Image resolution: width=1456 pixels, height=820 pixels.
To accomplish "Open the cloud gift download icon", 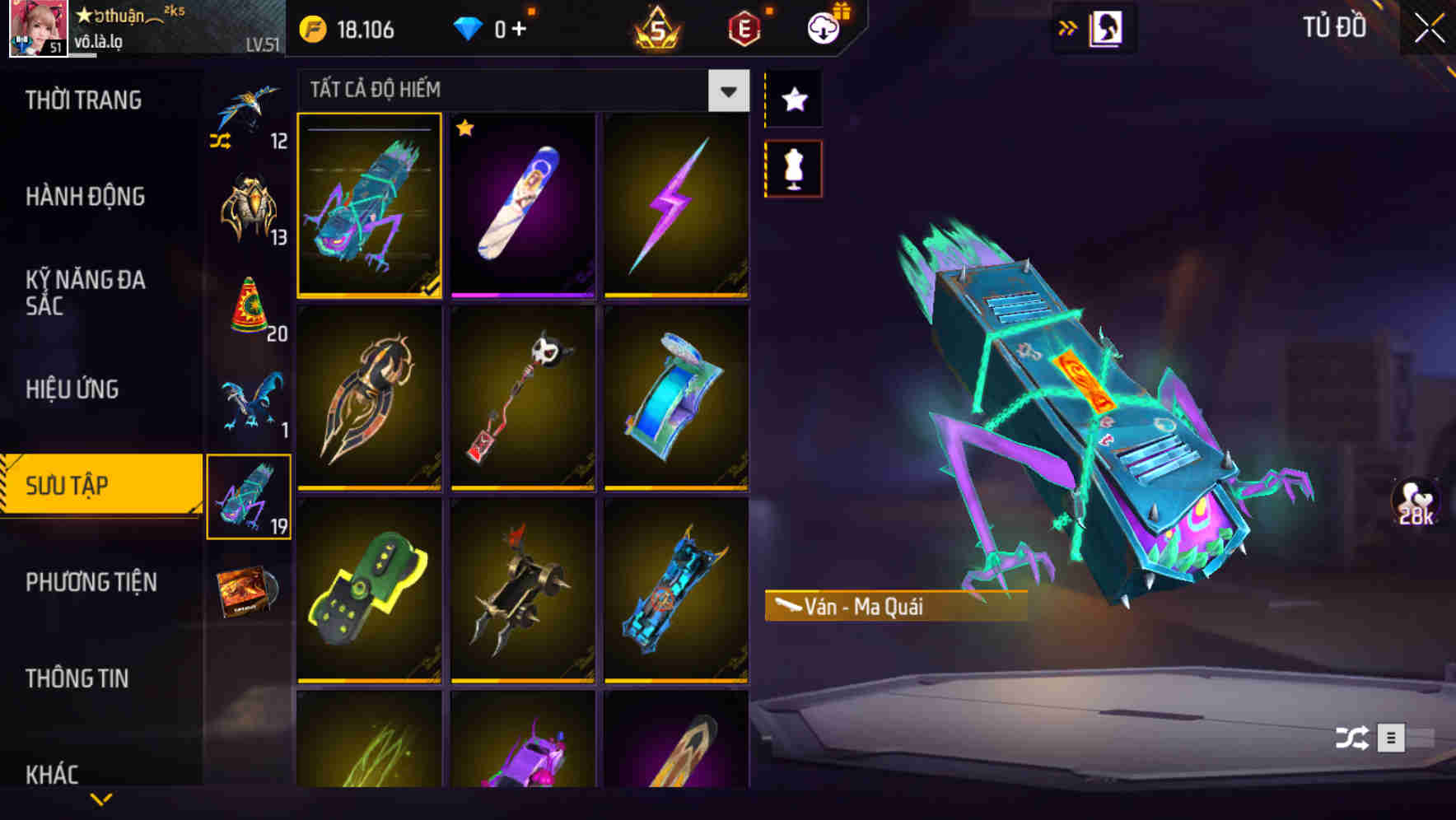I will tap(824, 27).
